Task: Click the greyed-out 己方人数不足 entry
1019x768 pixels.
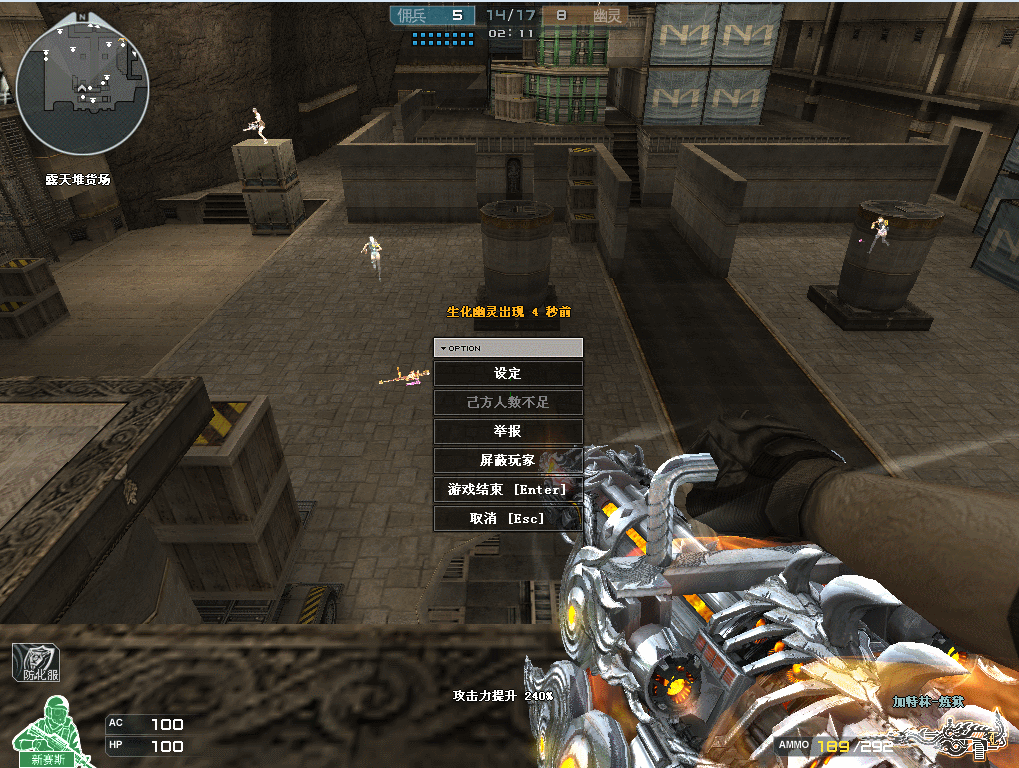Action: pyautogui.click(x=508, y=402)
